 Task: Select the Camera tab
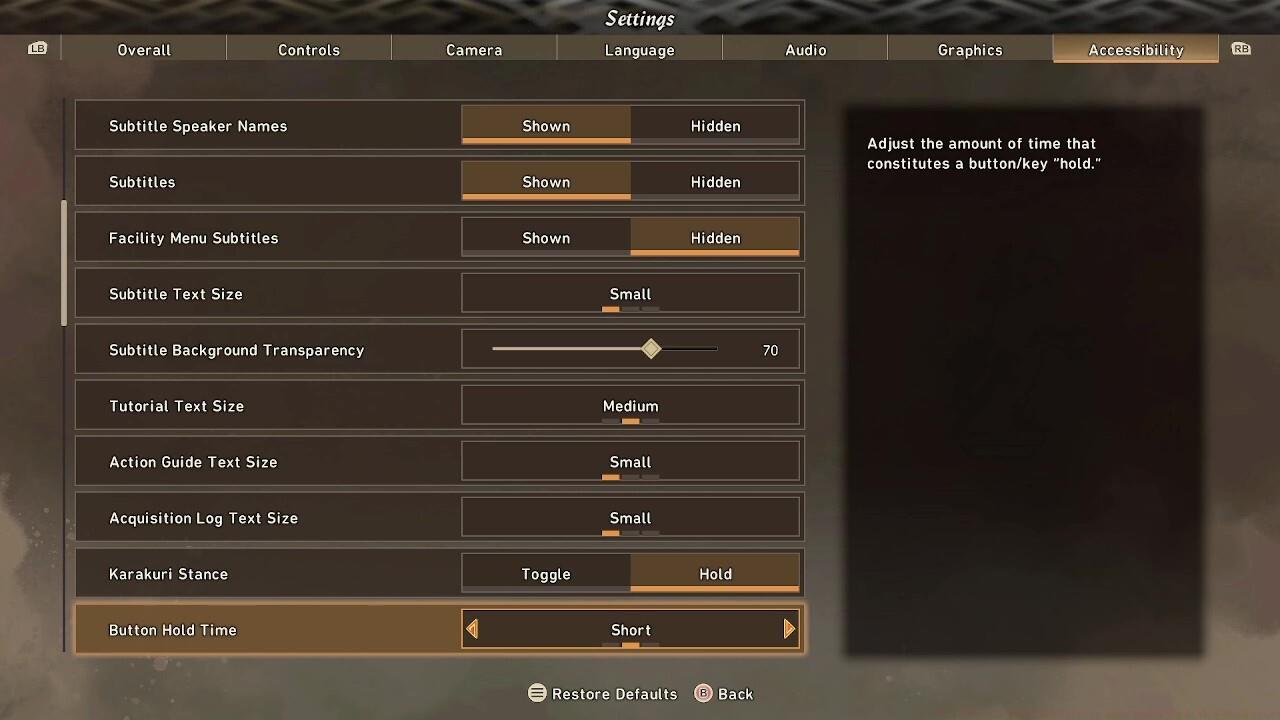pyautogui.click(x=474, y=50)
